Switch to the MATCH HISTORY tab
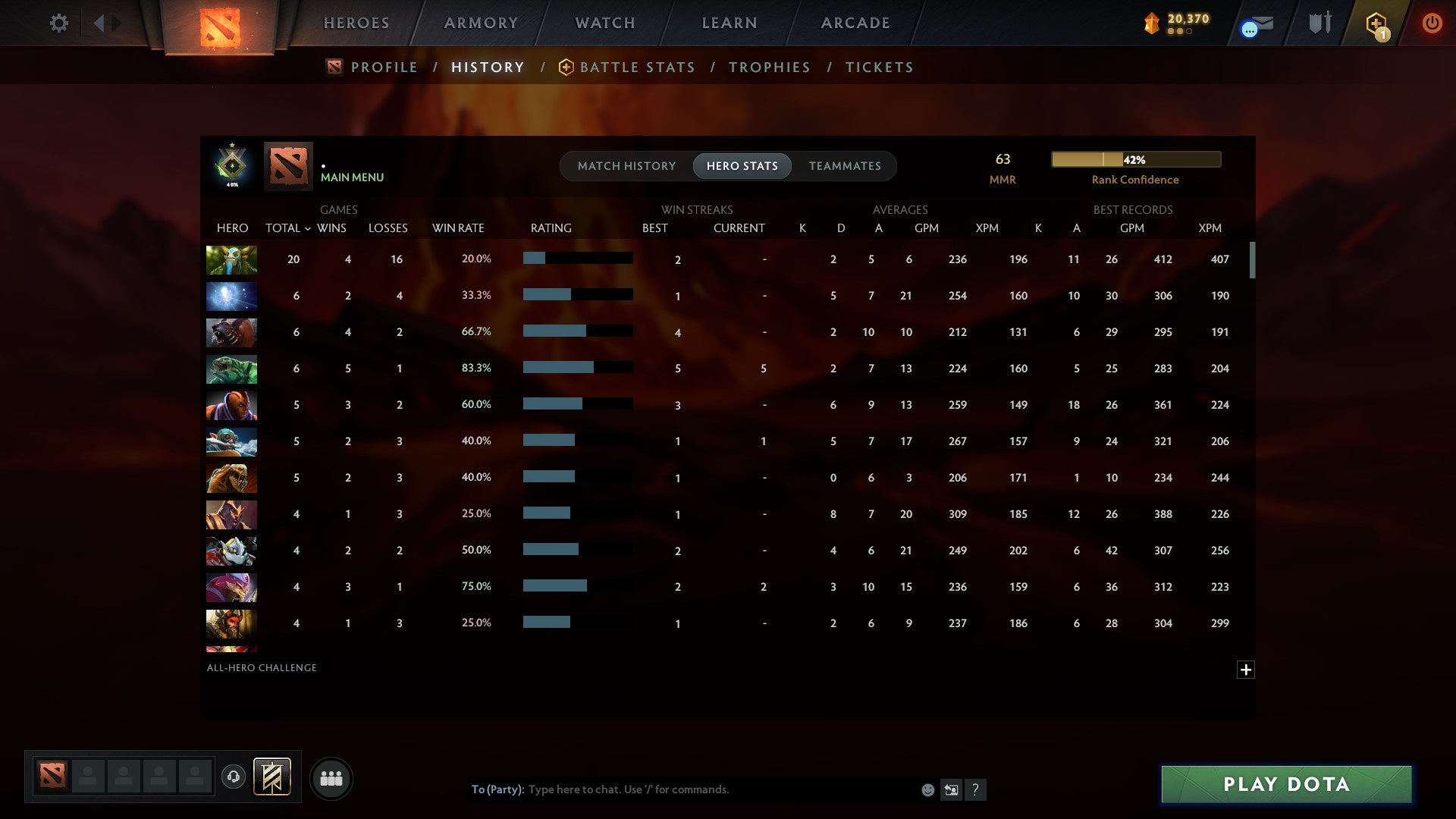The image size is (1456, 819). pos(626,165)
